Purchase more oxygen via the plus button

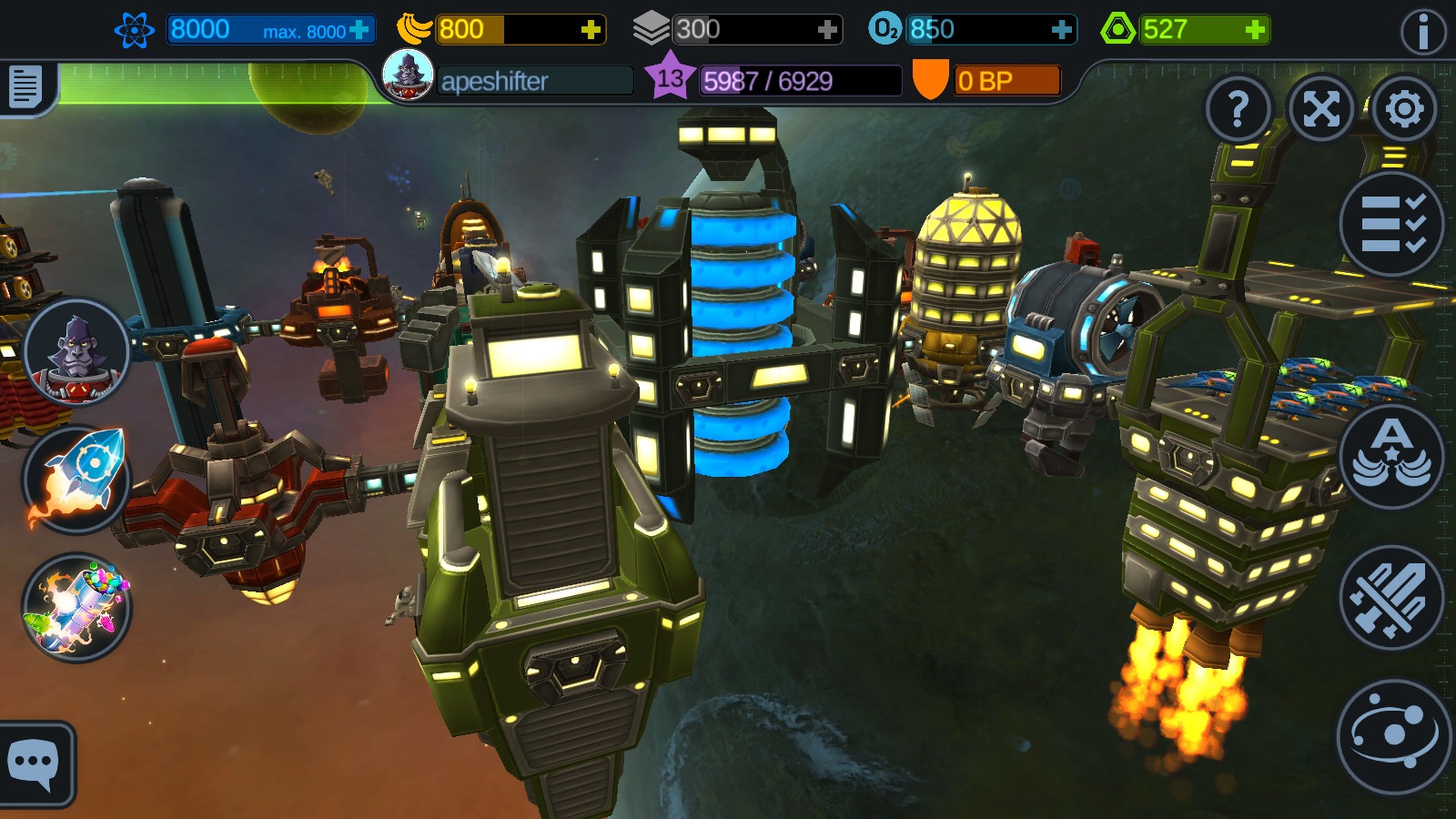pos(1061,30)
